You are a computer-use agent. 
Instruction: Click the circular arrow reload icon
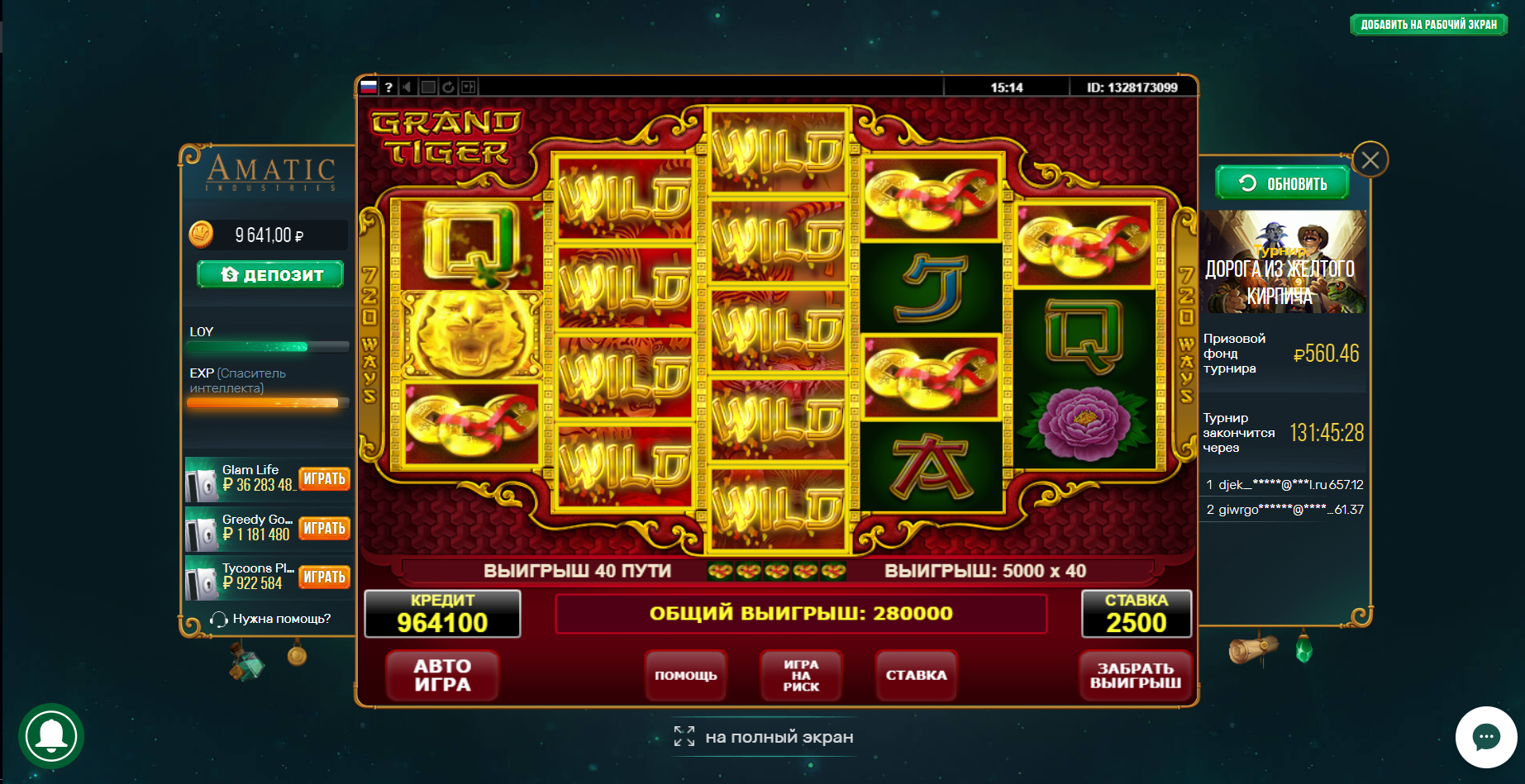tap(448, 87)
